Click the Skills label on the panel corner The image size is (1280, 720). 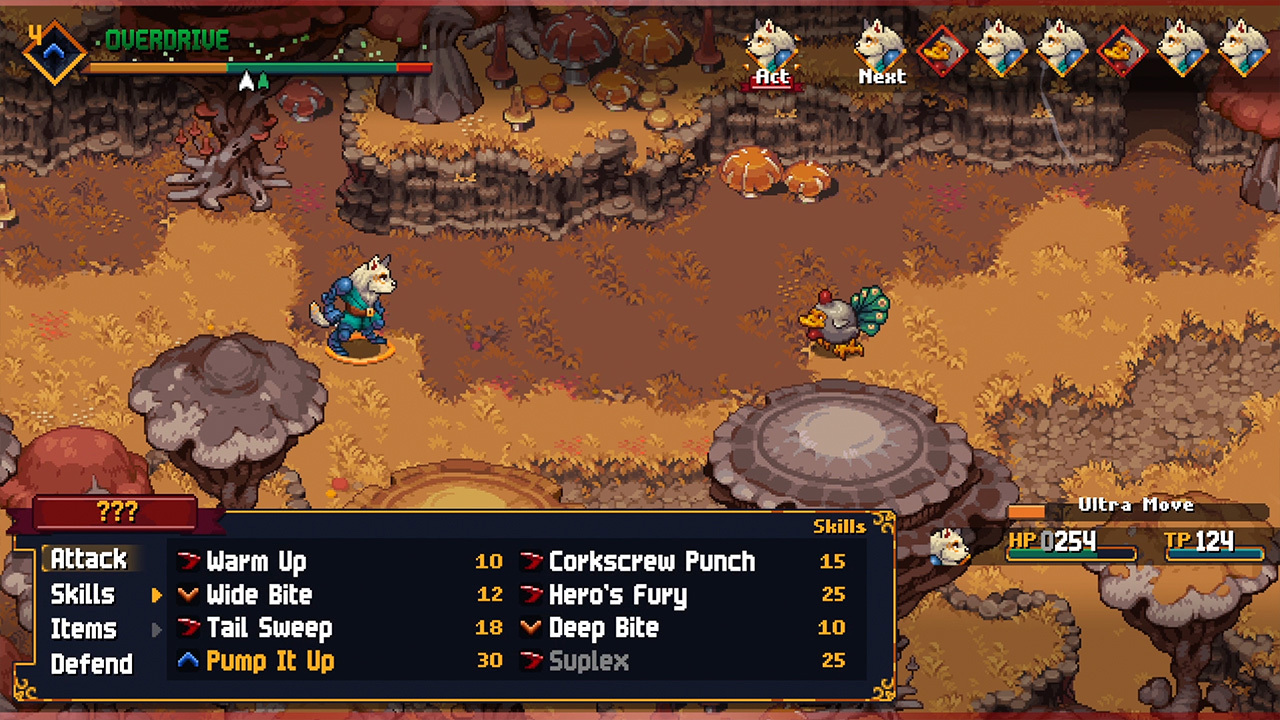tap(839, 527)
